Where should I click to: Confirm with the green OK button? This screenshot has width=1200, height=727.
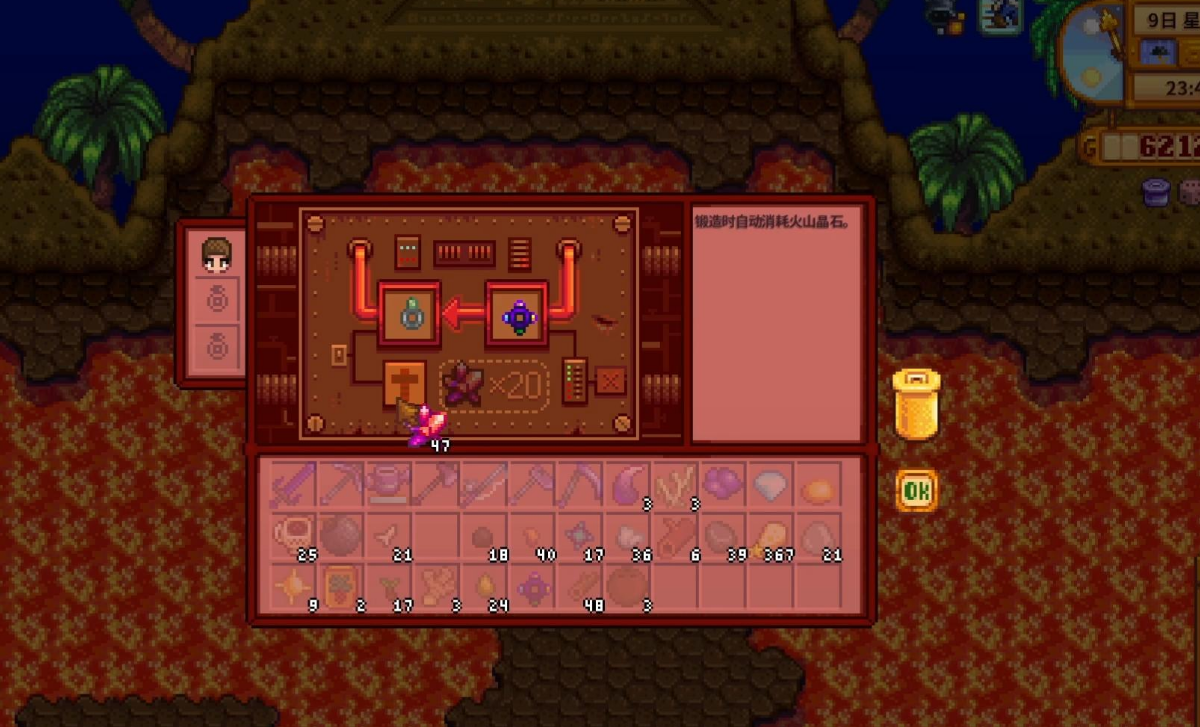click(x=916, y=491)
